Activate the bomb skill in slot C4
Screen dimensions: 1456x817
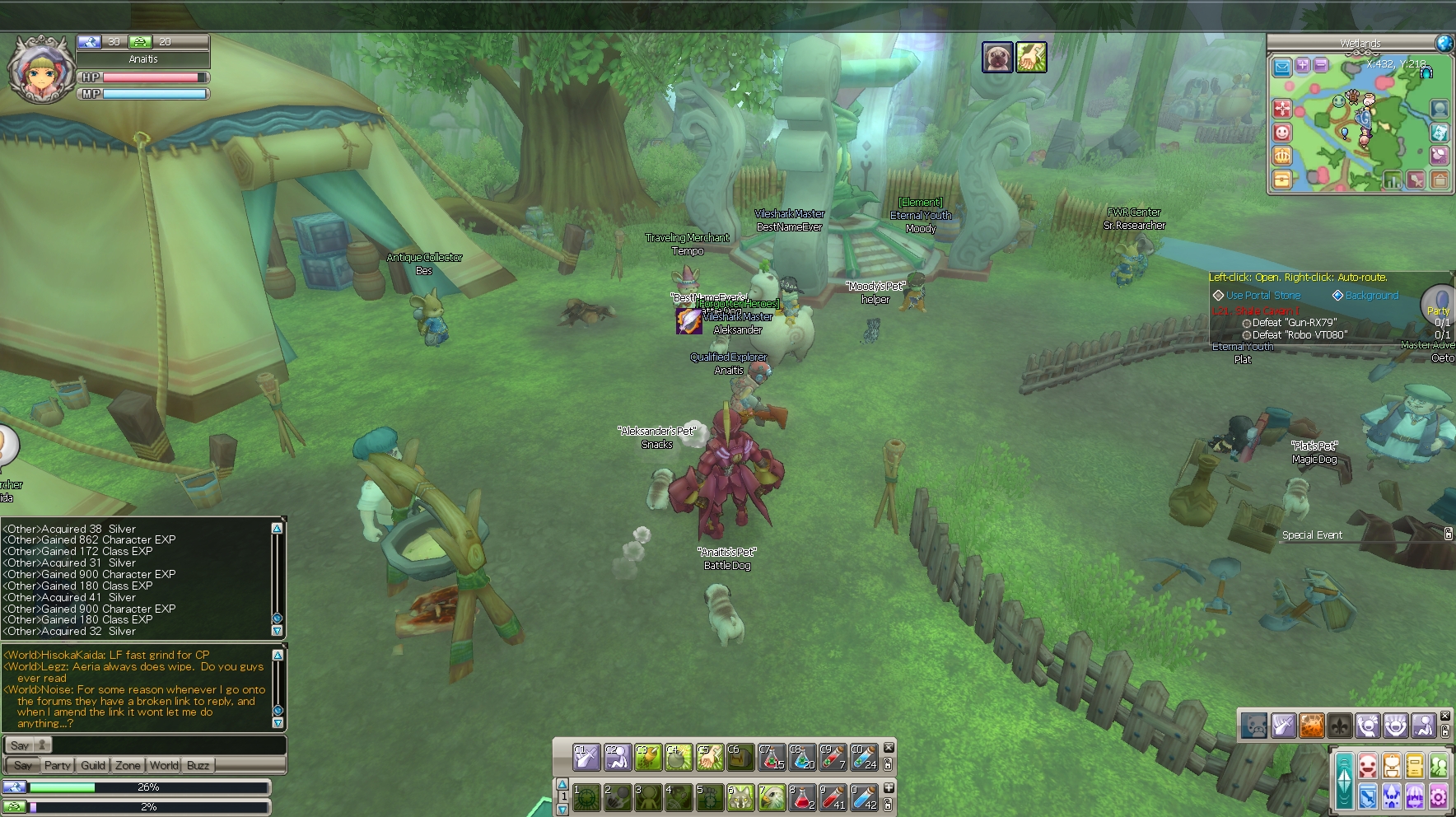(679, 757)
